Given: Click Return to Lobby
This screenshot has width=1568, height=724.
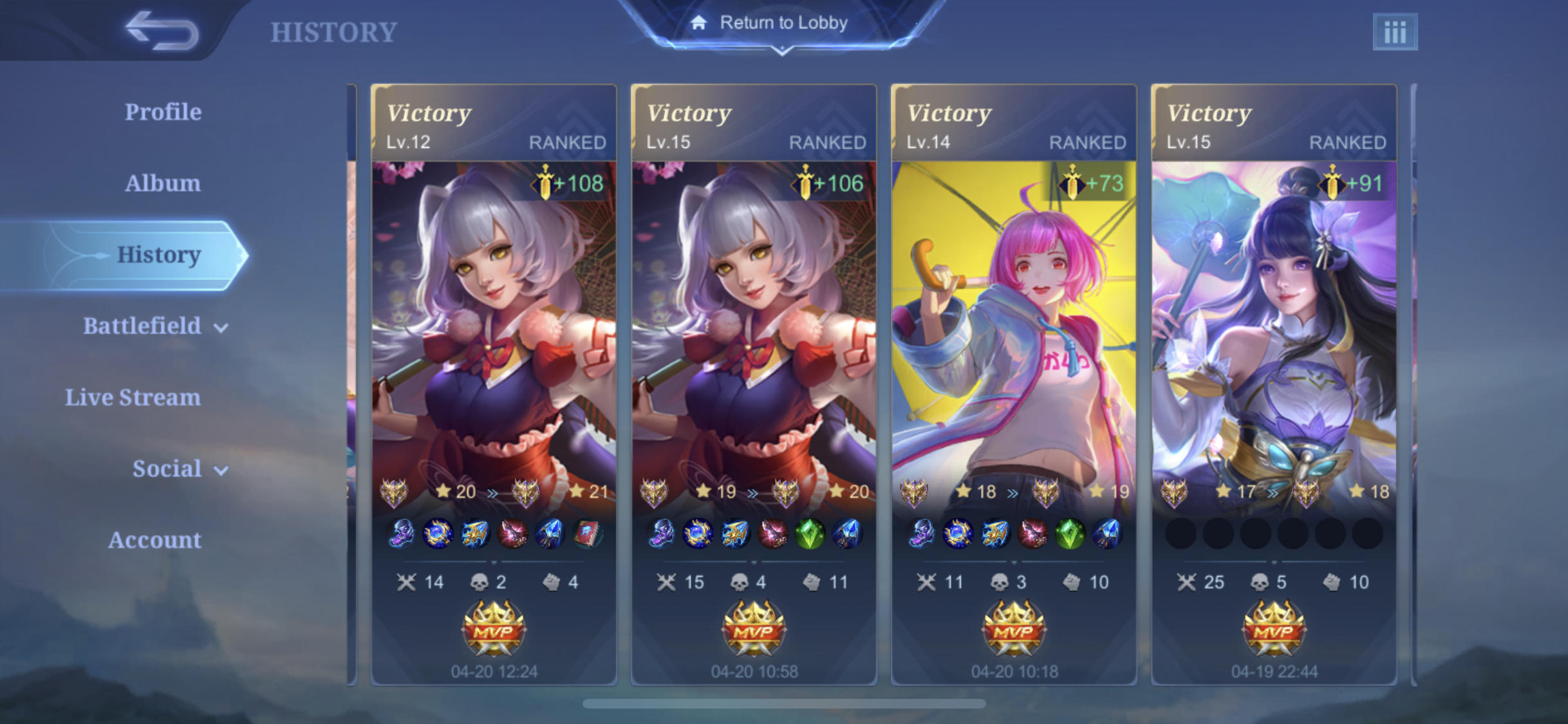Looking at the screenshot, I should (x=784, y=22).
